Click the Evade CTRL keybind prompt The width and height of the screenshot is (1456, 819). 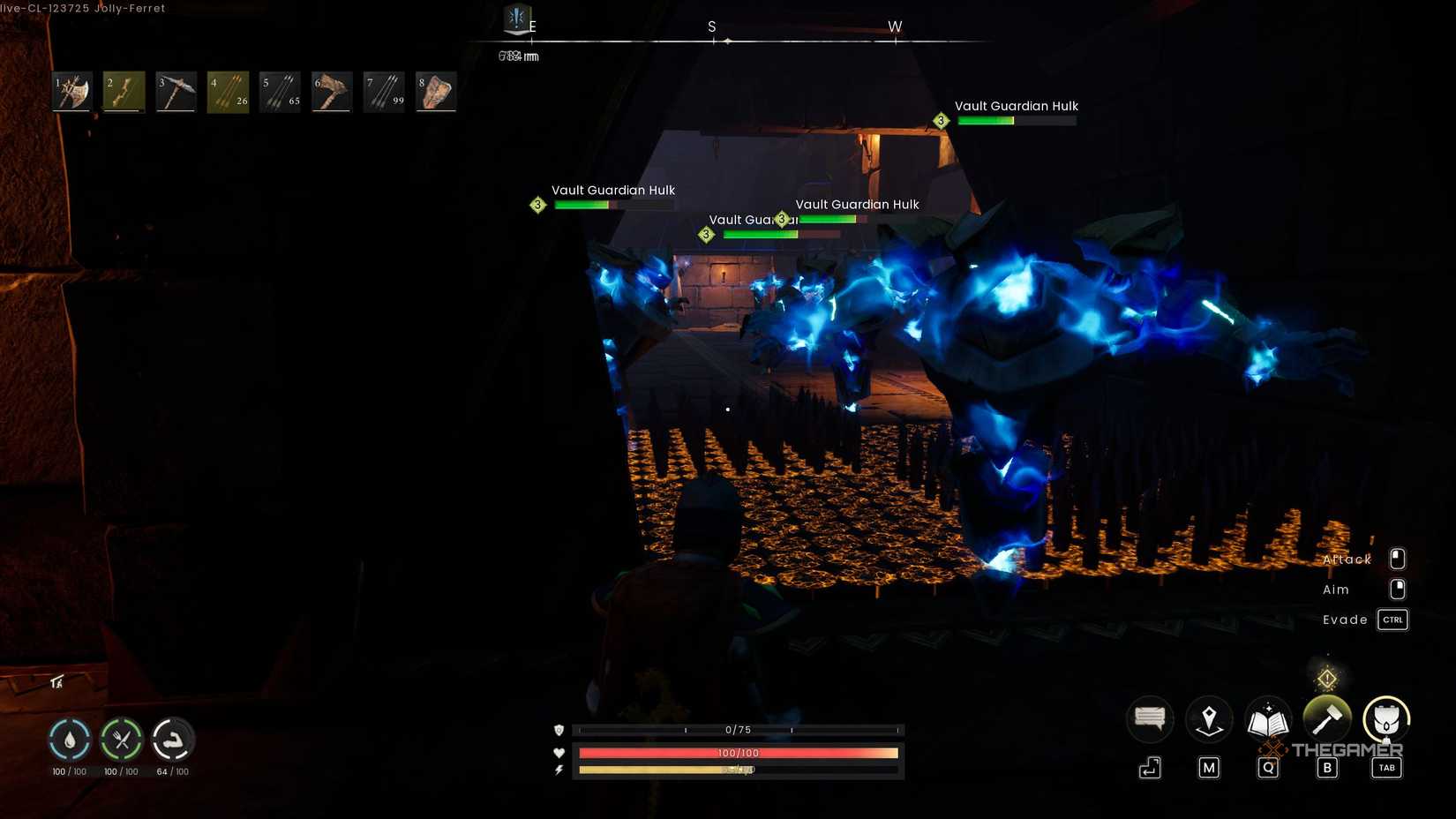(1392, 620)
